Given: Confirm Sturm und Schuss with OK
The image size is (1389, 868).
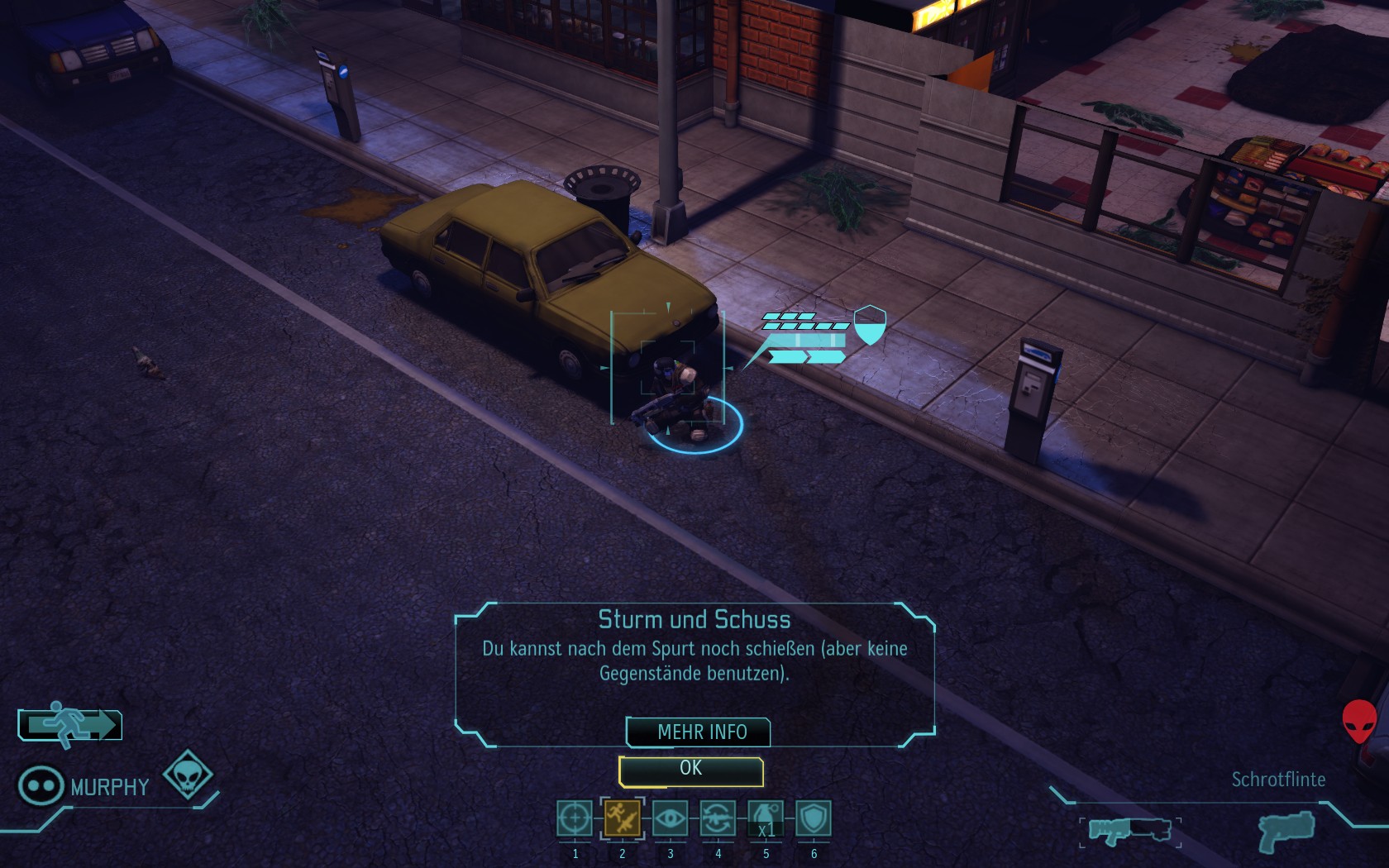Looking at the screenshot, I should coord(690,770).
